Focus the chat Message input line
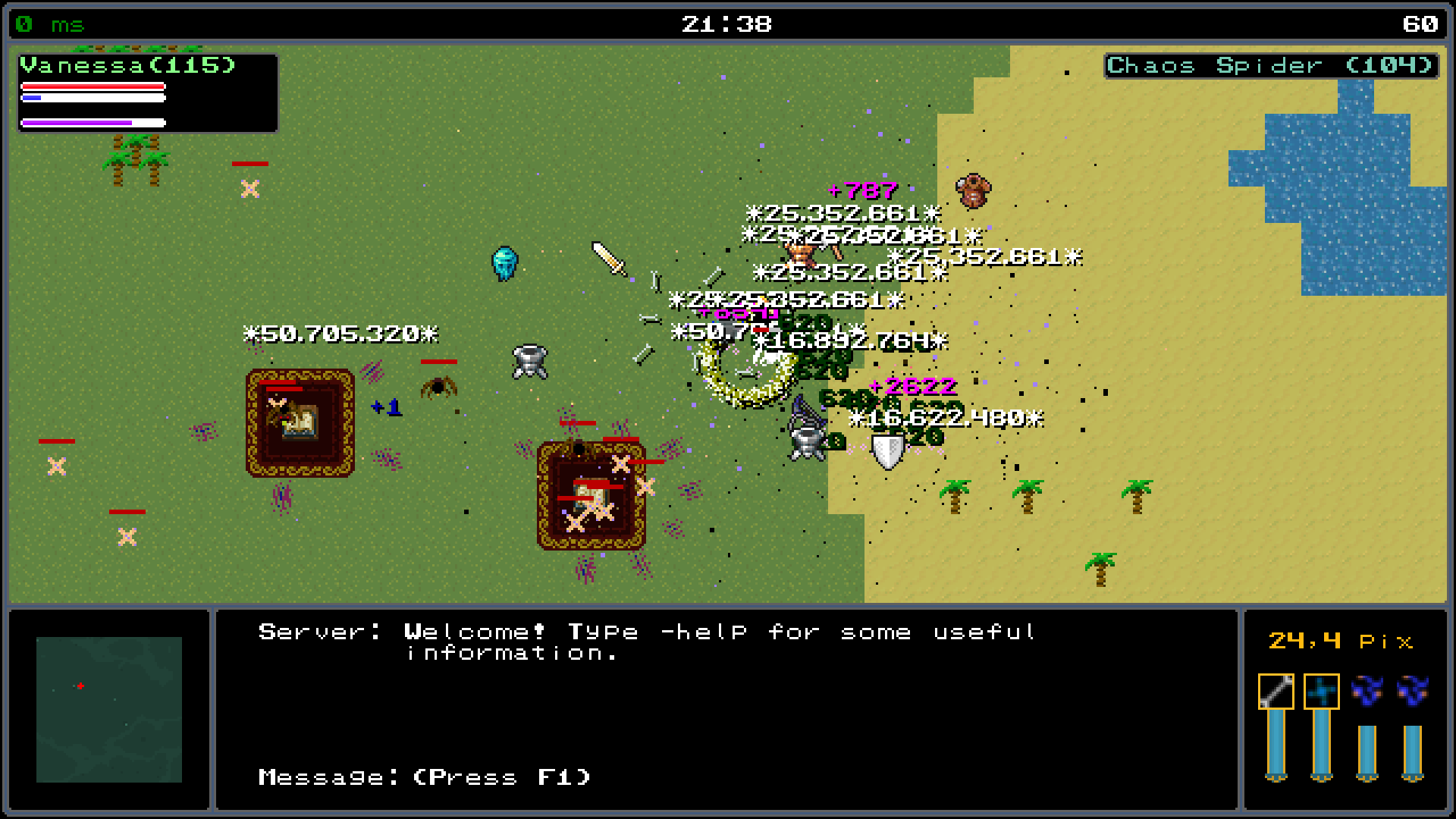This screenshot has height=819, width=1456. 425,777
